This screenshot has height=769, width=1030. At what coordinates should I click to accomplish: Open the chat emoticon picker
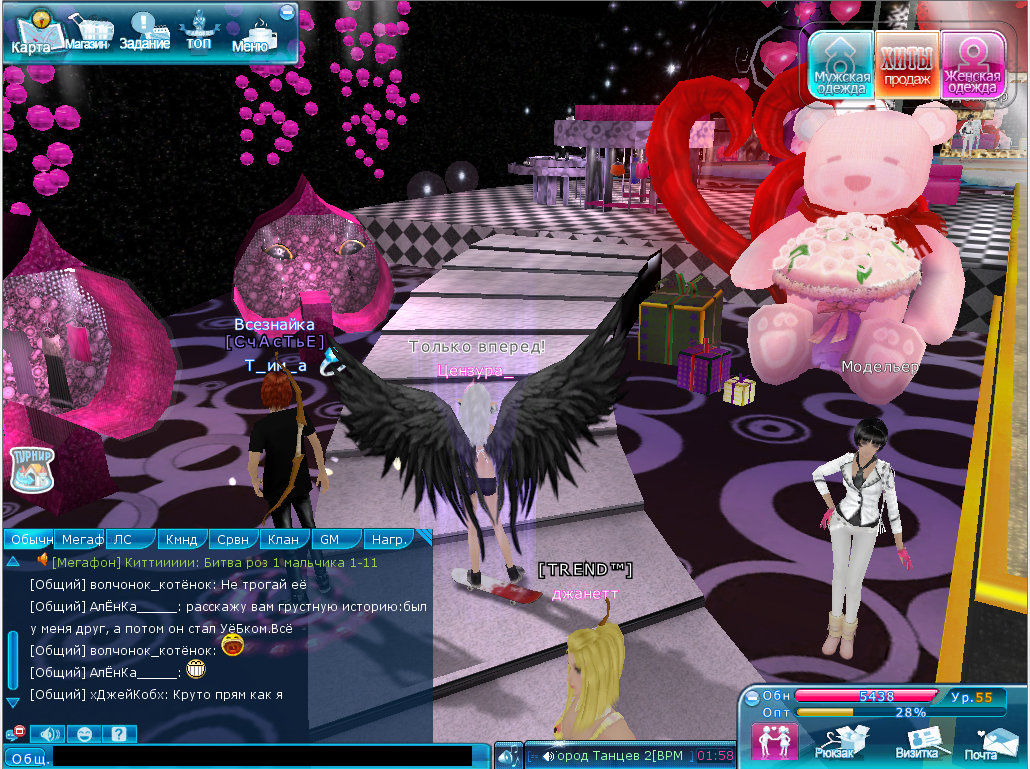pos(84,734)
